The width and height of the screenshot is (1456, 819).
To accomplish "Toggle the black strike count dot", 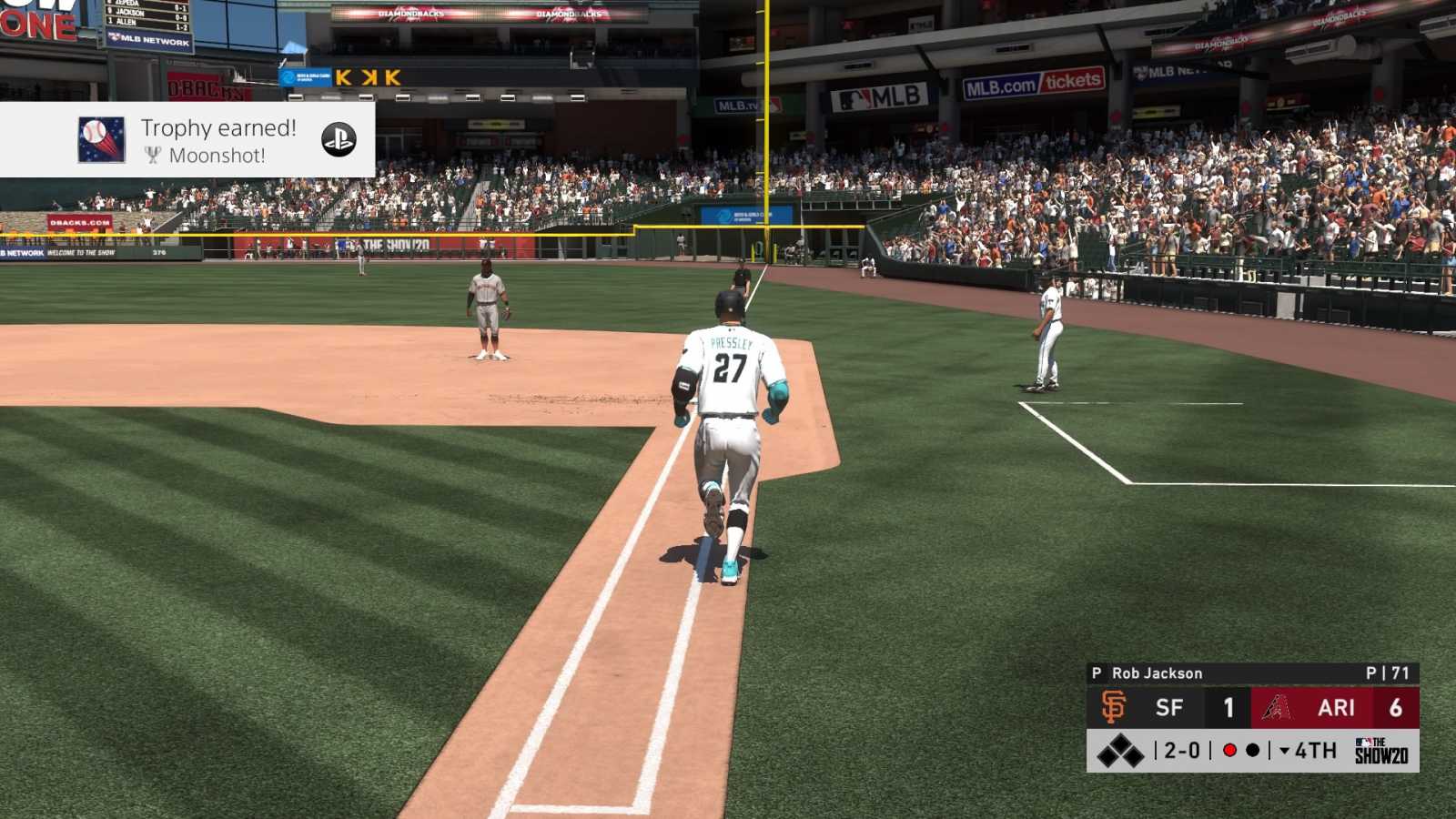I will tap(1250, 749).
